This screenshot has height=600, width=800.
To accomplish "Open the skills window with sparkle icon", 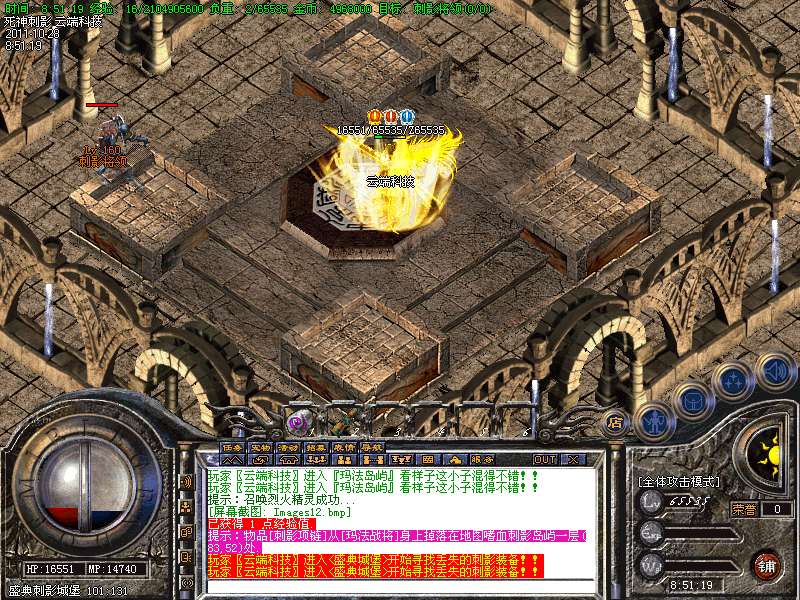I will point(731,382).
